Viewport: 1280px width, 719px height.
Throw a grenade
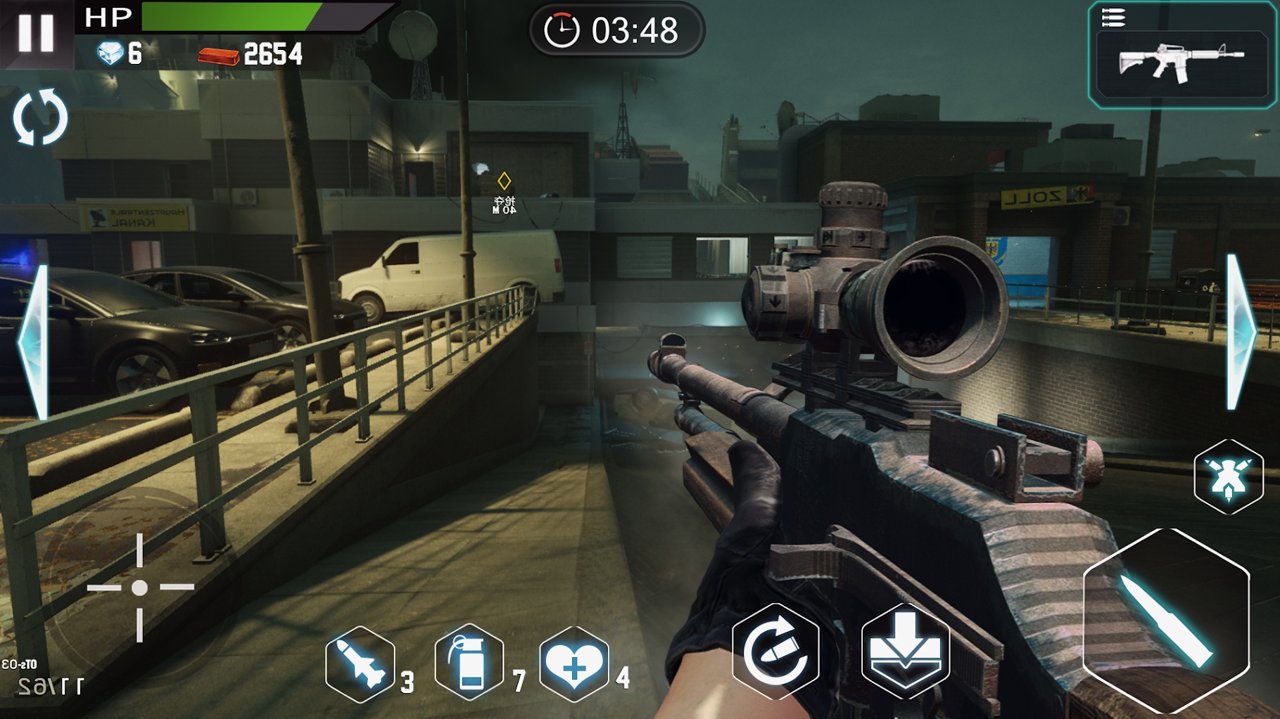pyautogui.click(x=469, y=663)
